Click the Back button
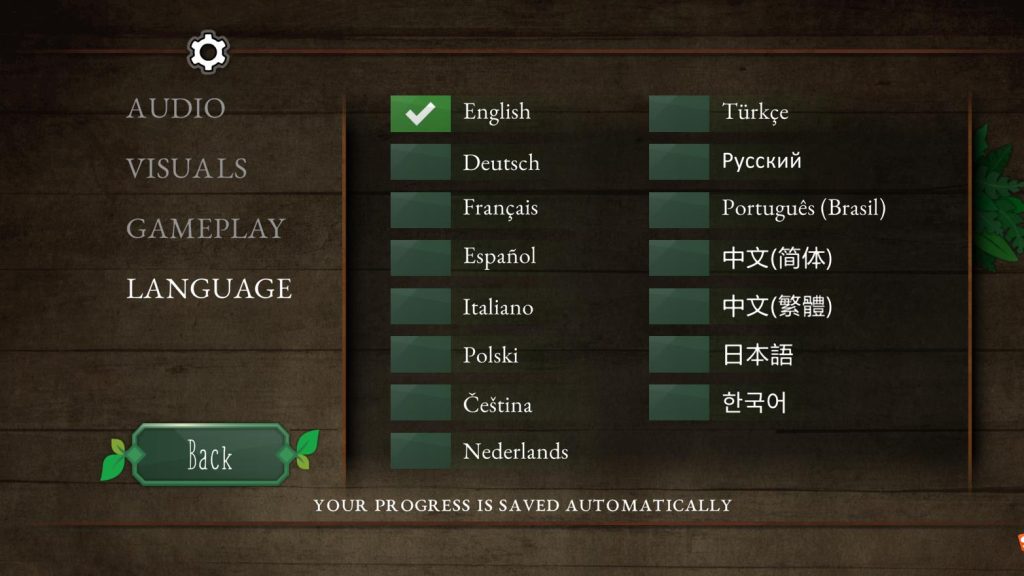This screenshot has height=576, width=1024. coord(210,456)
